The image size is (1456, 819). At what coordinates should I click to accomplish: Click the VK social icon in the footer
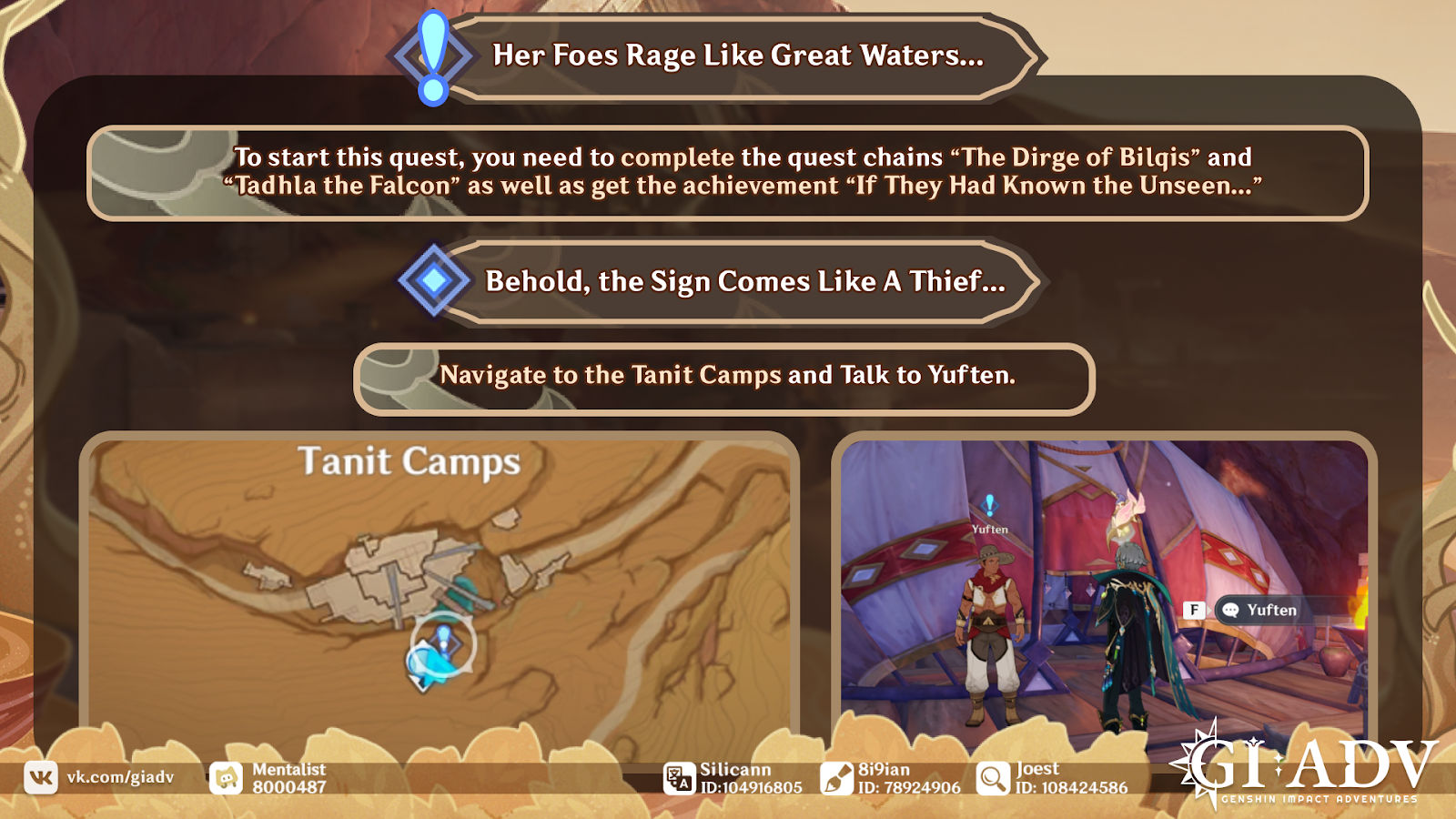tap(39, 777)
